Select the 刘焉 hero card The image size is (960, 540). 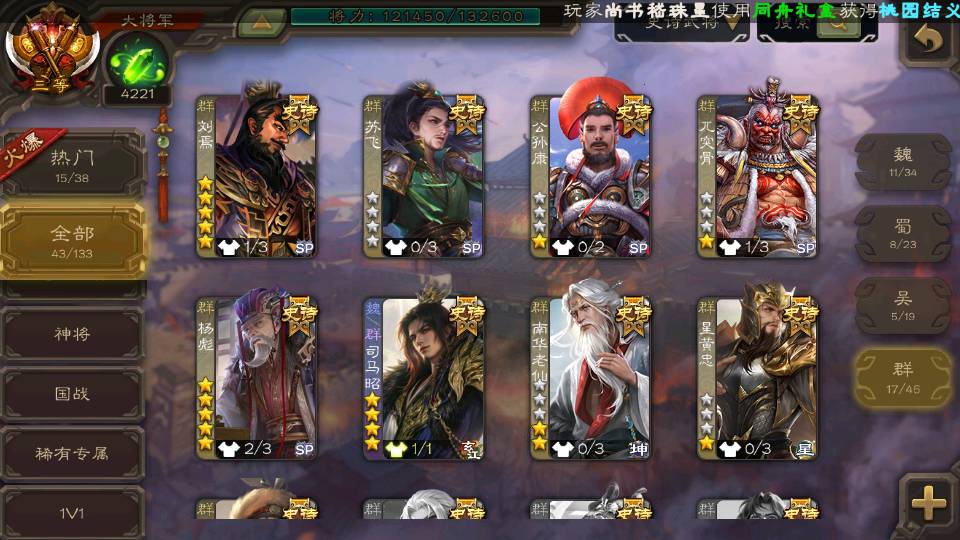[257, 176]
